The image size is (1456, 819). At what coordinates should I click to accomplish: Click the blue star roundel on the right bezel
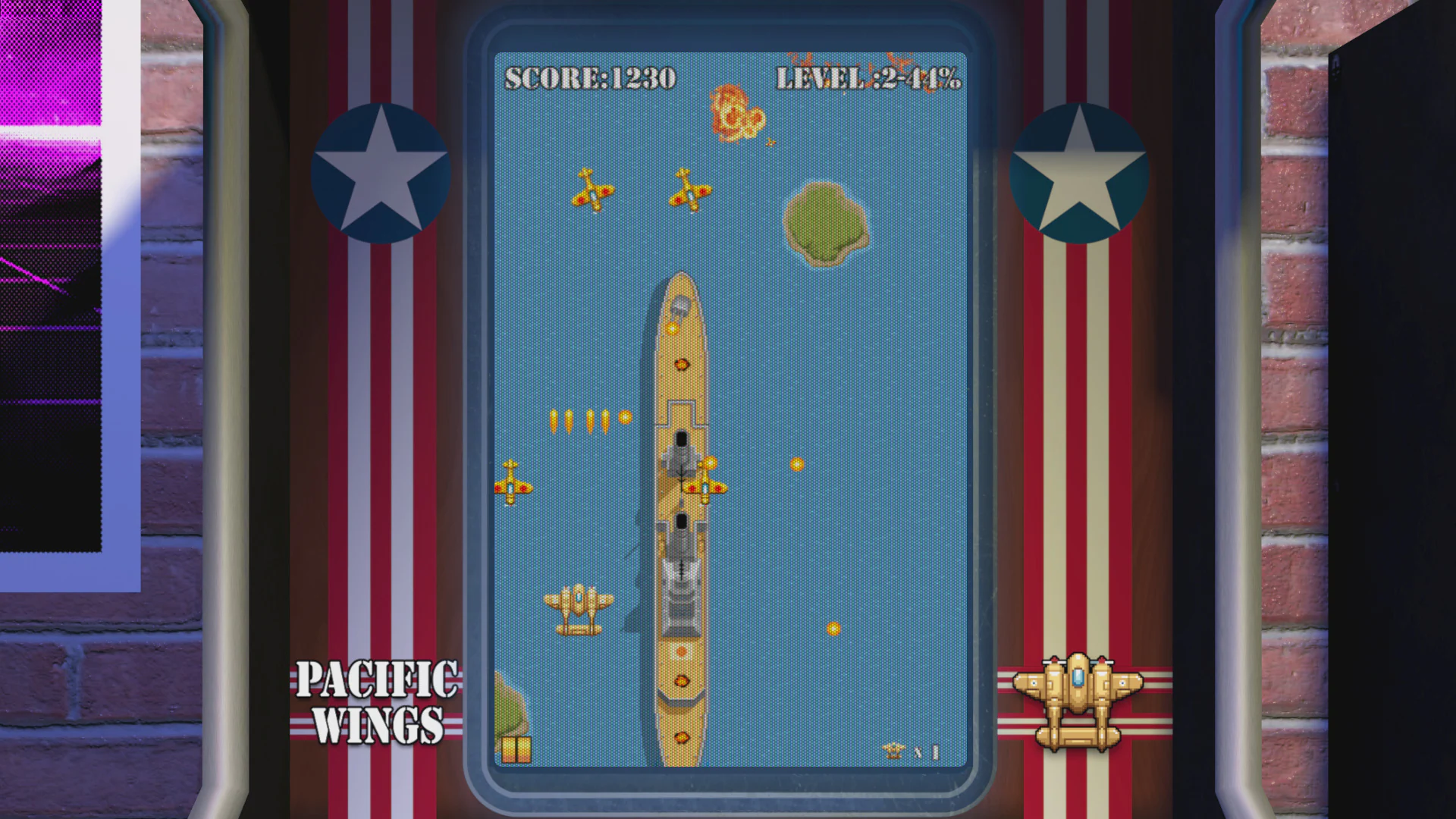(1078, 173)
